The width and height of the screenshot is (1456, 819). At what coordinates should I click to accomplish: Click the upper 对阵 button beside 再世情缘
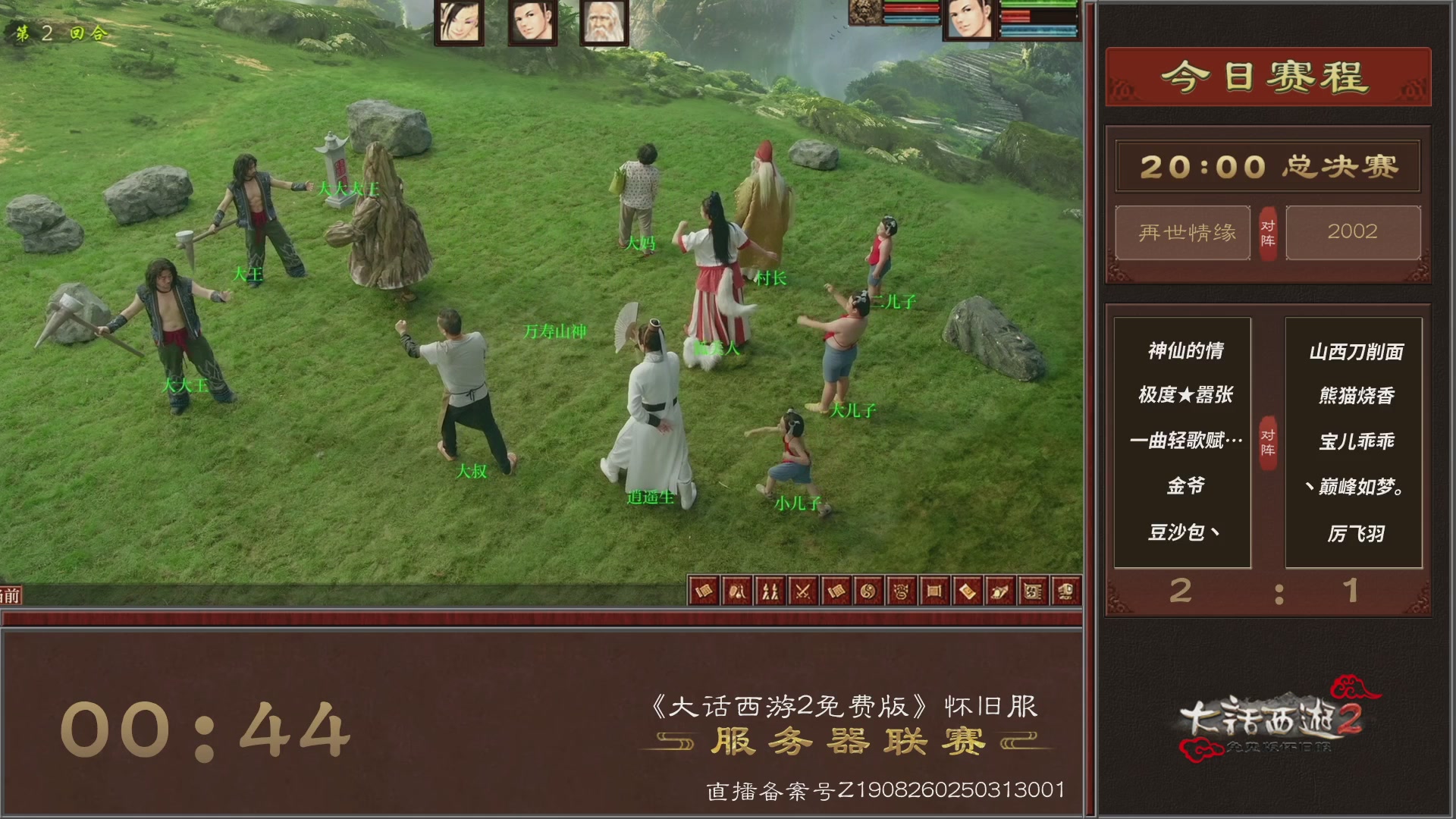tap(1269, 233)
